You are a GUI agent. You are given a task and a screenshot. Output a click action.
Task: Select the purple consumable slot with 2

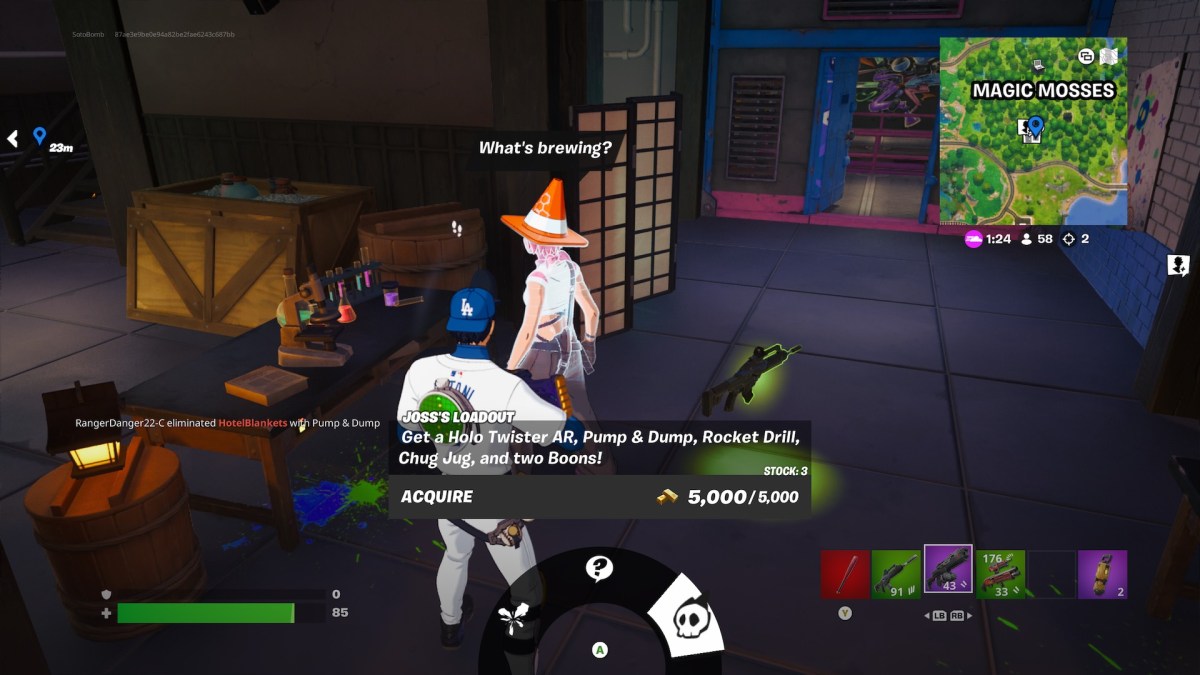pos(1102,574)
